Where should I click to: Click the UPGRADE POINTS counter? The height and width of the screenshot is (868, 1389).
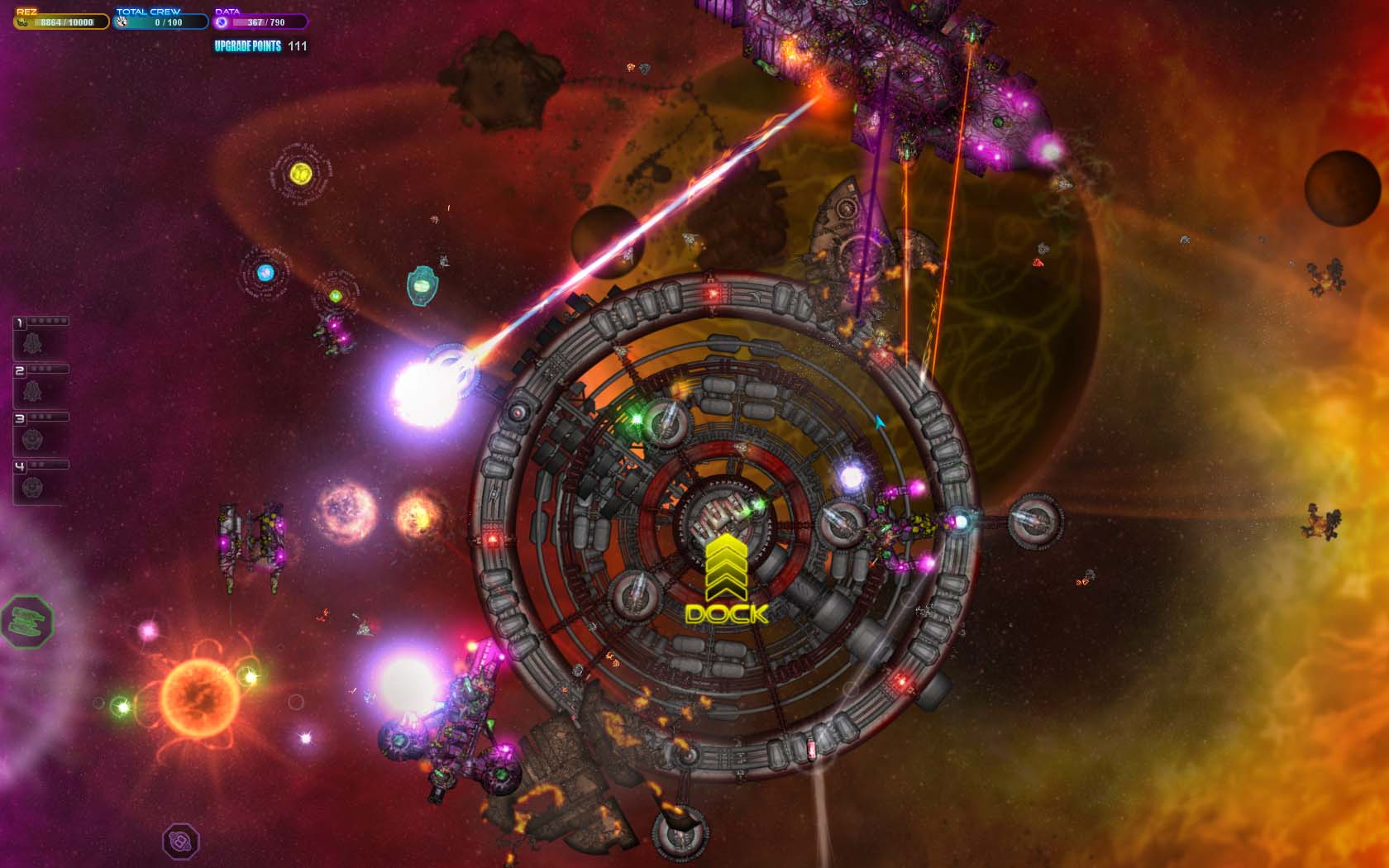(x=261, y=48)
